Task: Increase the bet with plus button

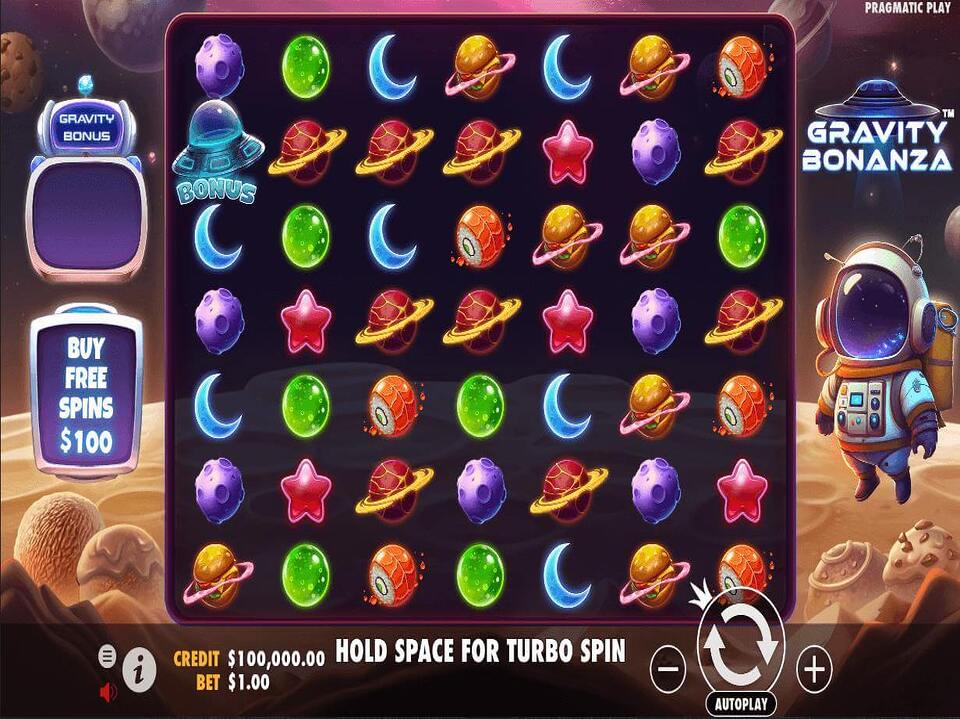Action: point(815,668)
